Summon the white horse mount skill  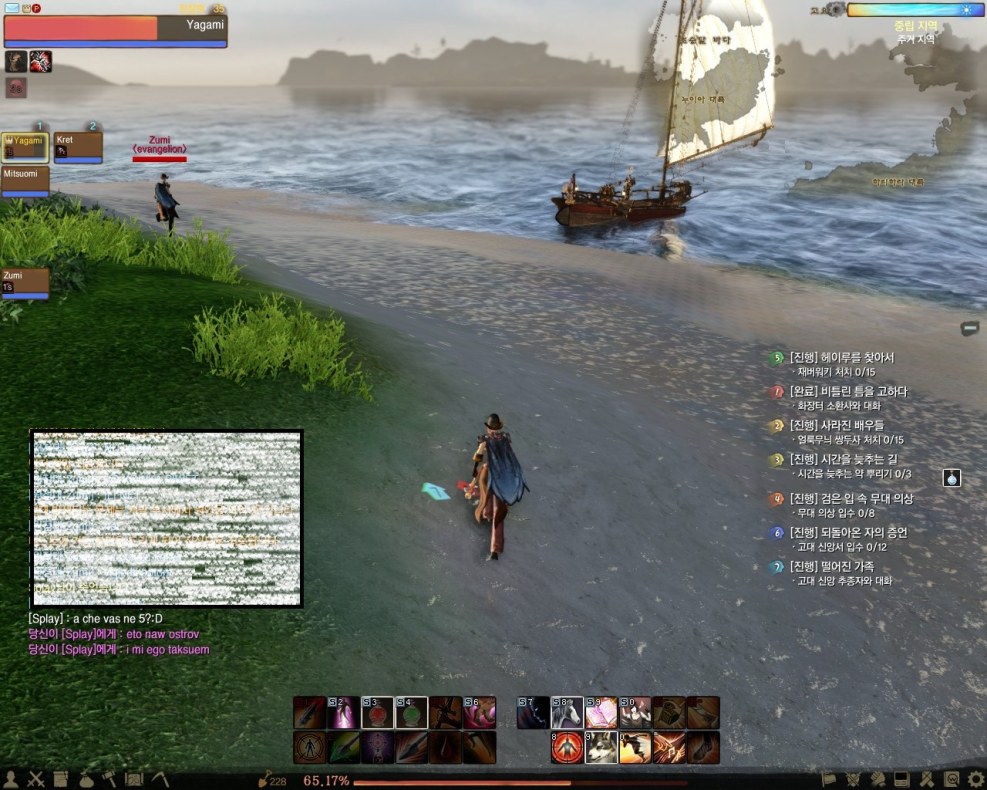coord(567,713)
